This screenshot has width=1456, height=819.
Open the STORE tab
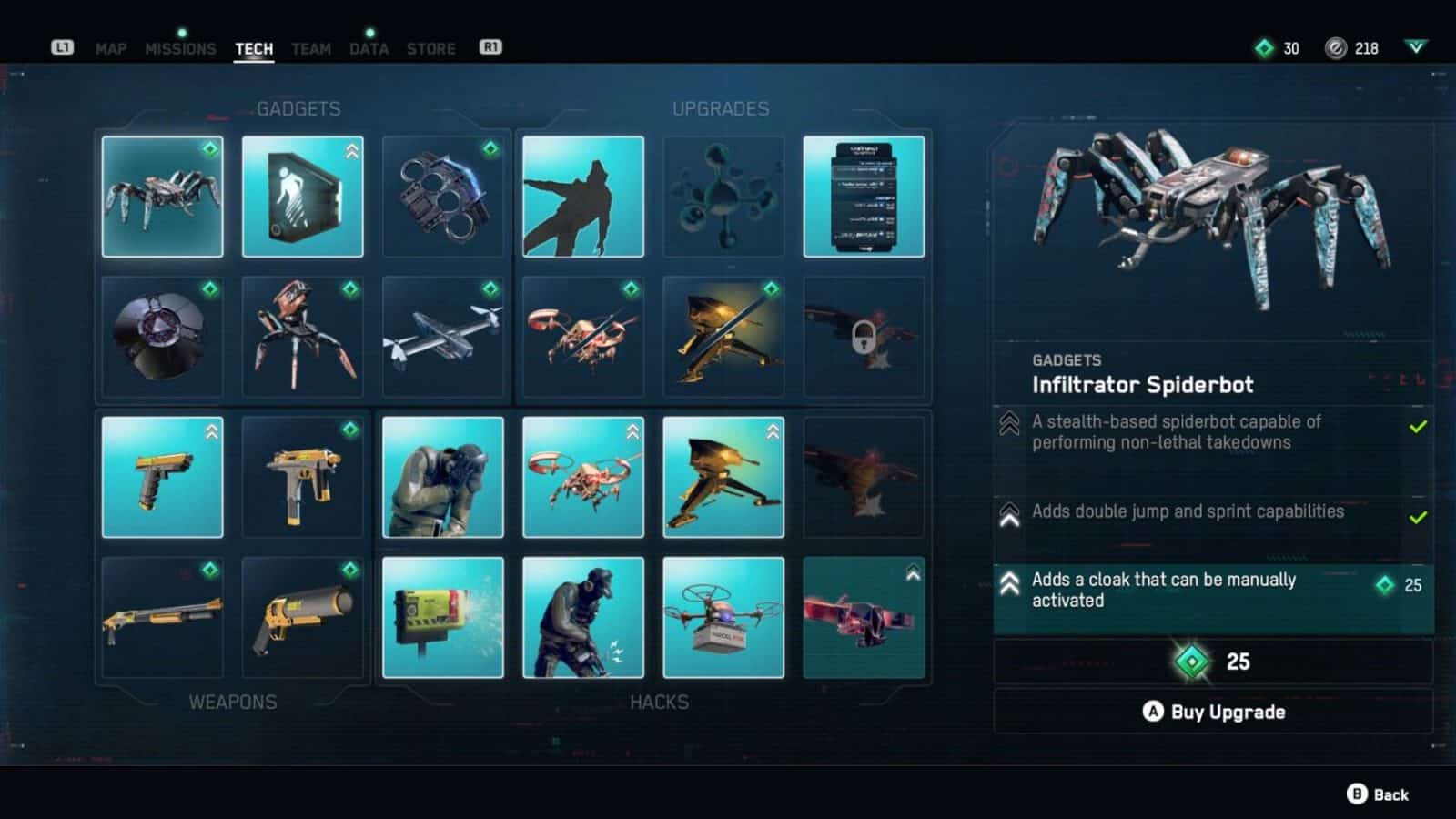431,49
